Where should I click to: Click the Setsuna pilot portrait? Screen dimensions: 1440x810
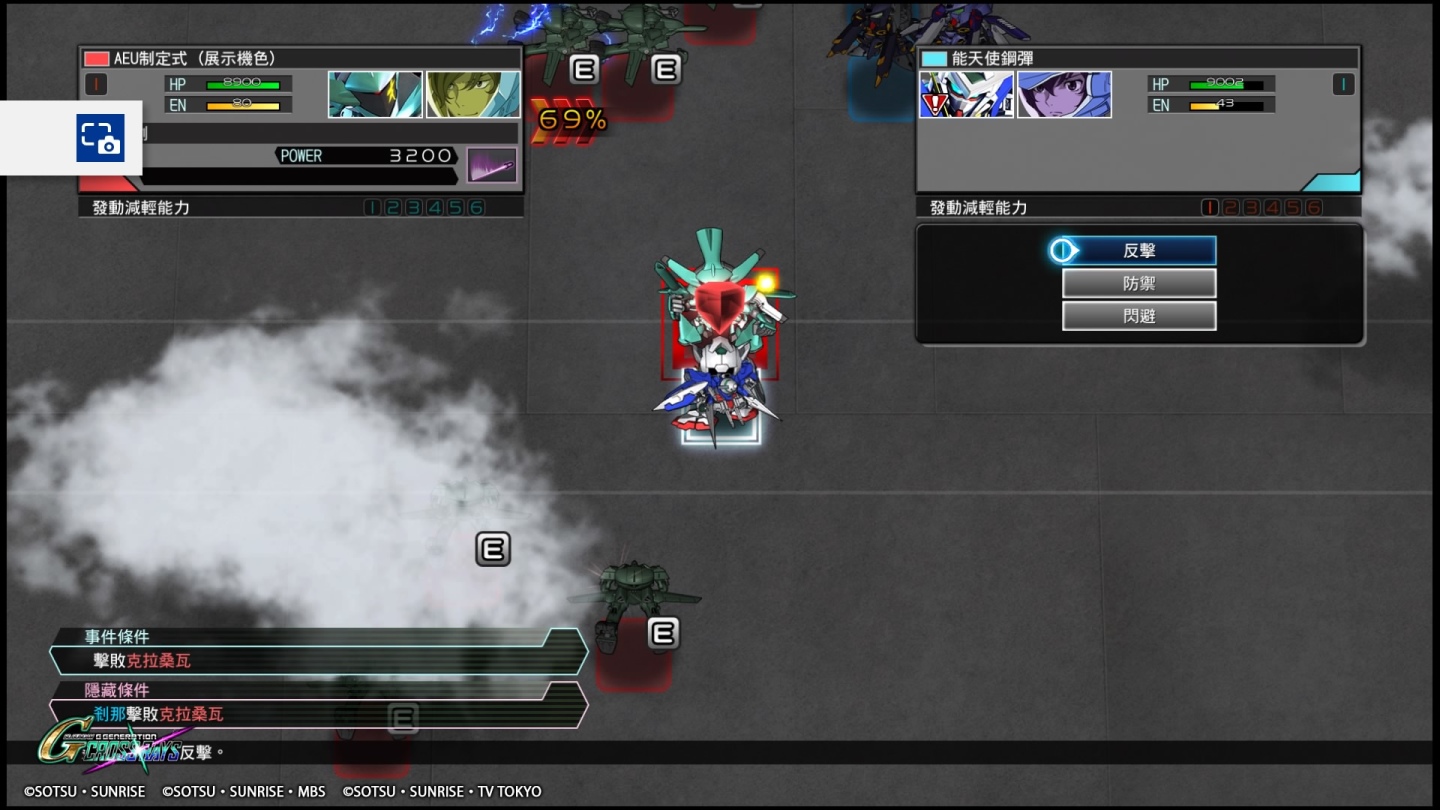(x=1064, y=95)
